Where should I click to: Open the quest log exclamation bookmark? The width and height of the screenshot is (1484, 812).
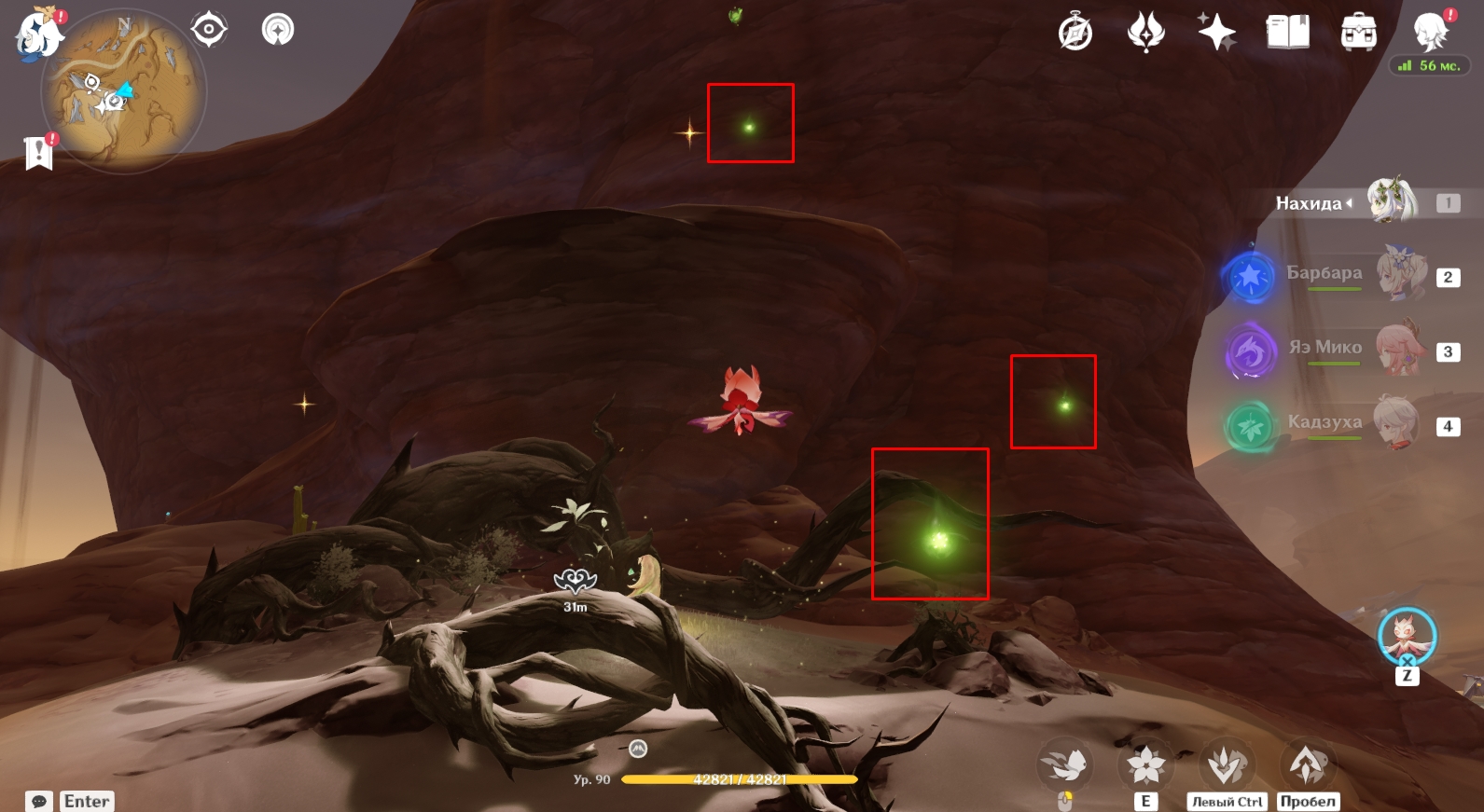tap(38, 152)
